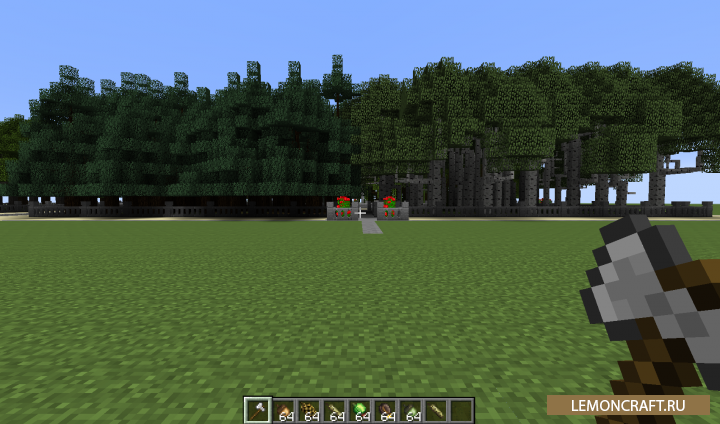The width and height of the screenshot is (720, 424).
Task: Select the empty last hotbar slot
Action: pos(461,409)
